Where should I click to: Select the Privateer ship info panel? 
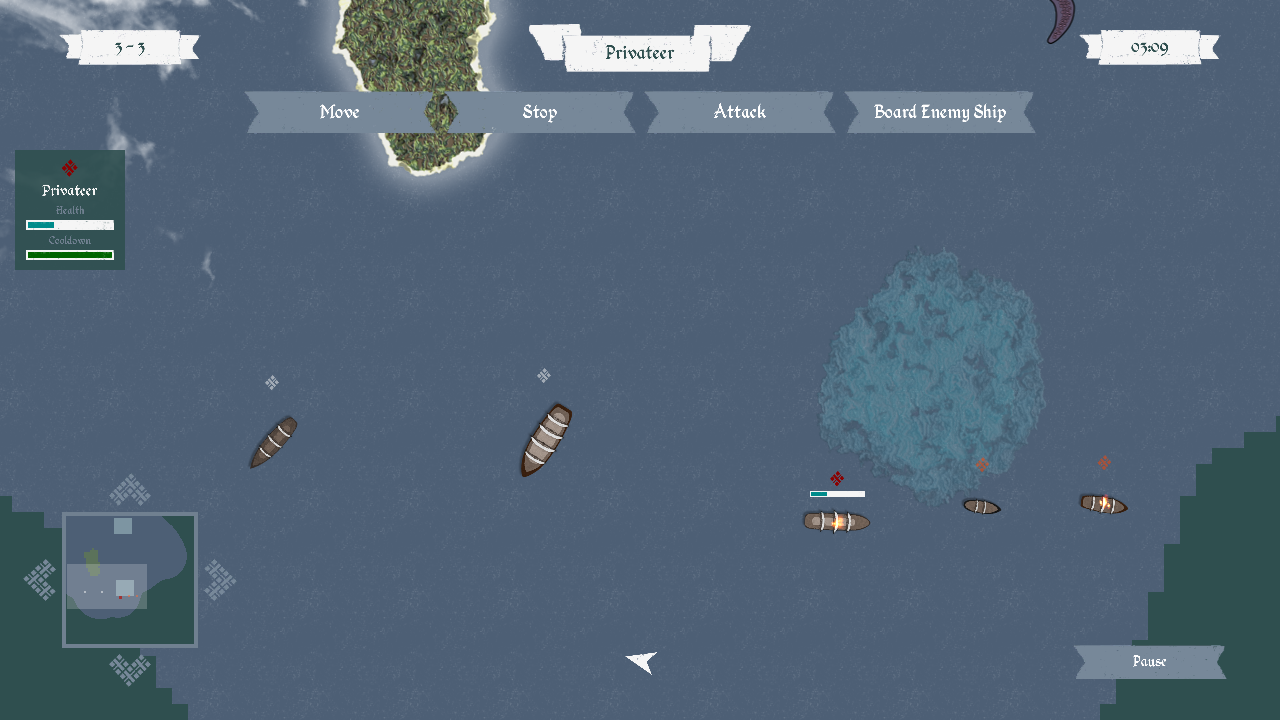[x=70, y=210]
